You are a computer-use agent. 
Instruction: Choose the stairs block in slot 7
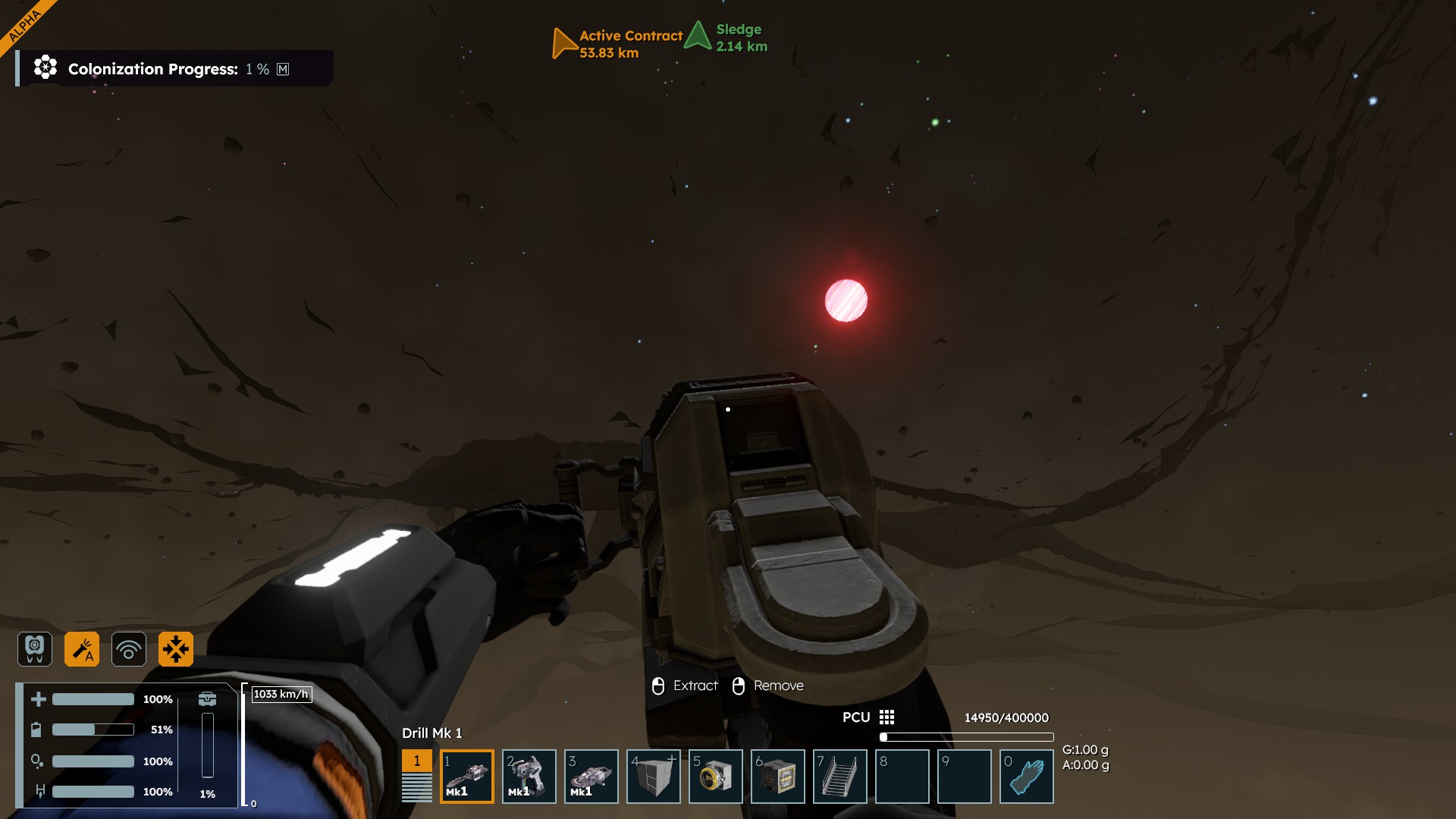pos(839,776)
